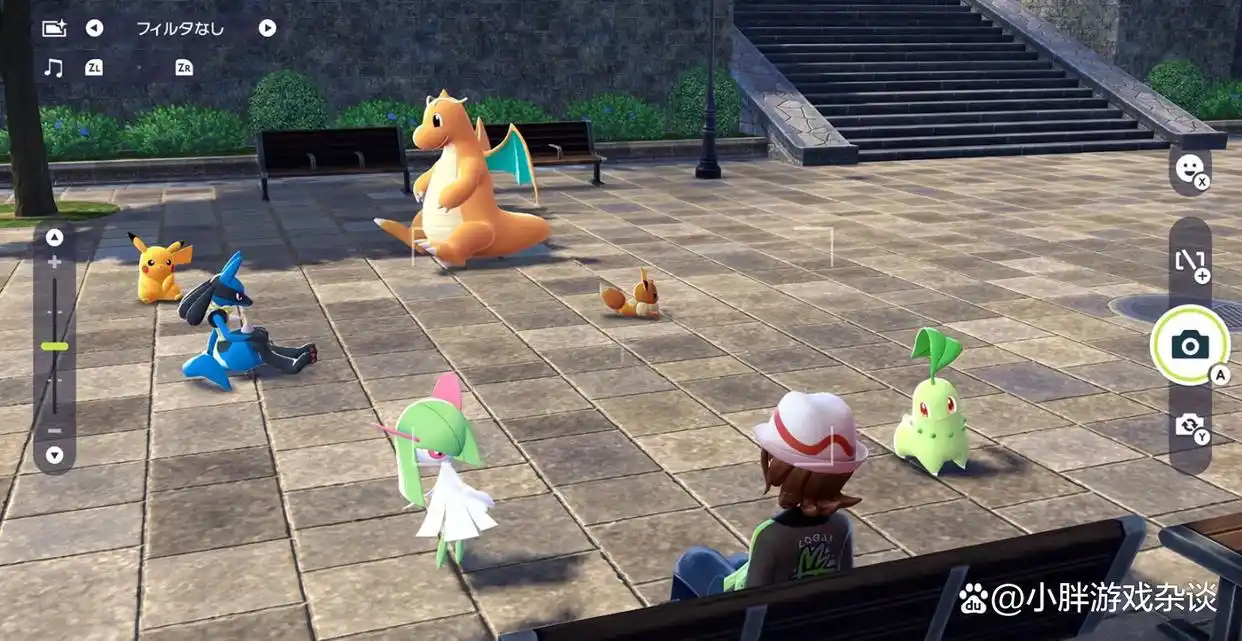The height and width of the screenshot is (641, 1242).
Task: Click the green handle on the zoom slider
Action: pyautogui.click(x=55, y=346)
